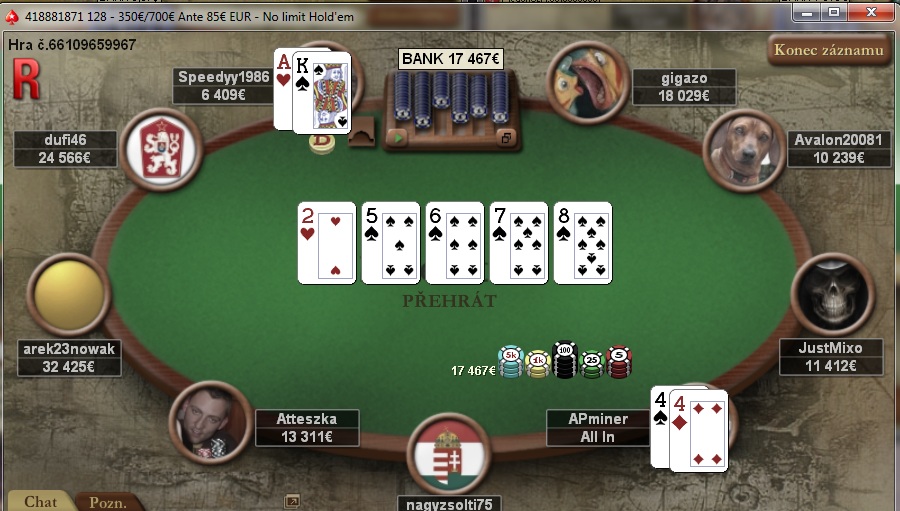Click the APminer All In name plate
900x511 pixels.
pyautogui.click(x=597, y=428)
